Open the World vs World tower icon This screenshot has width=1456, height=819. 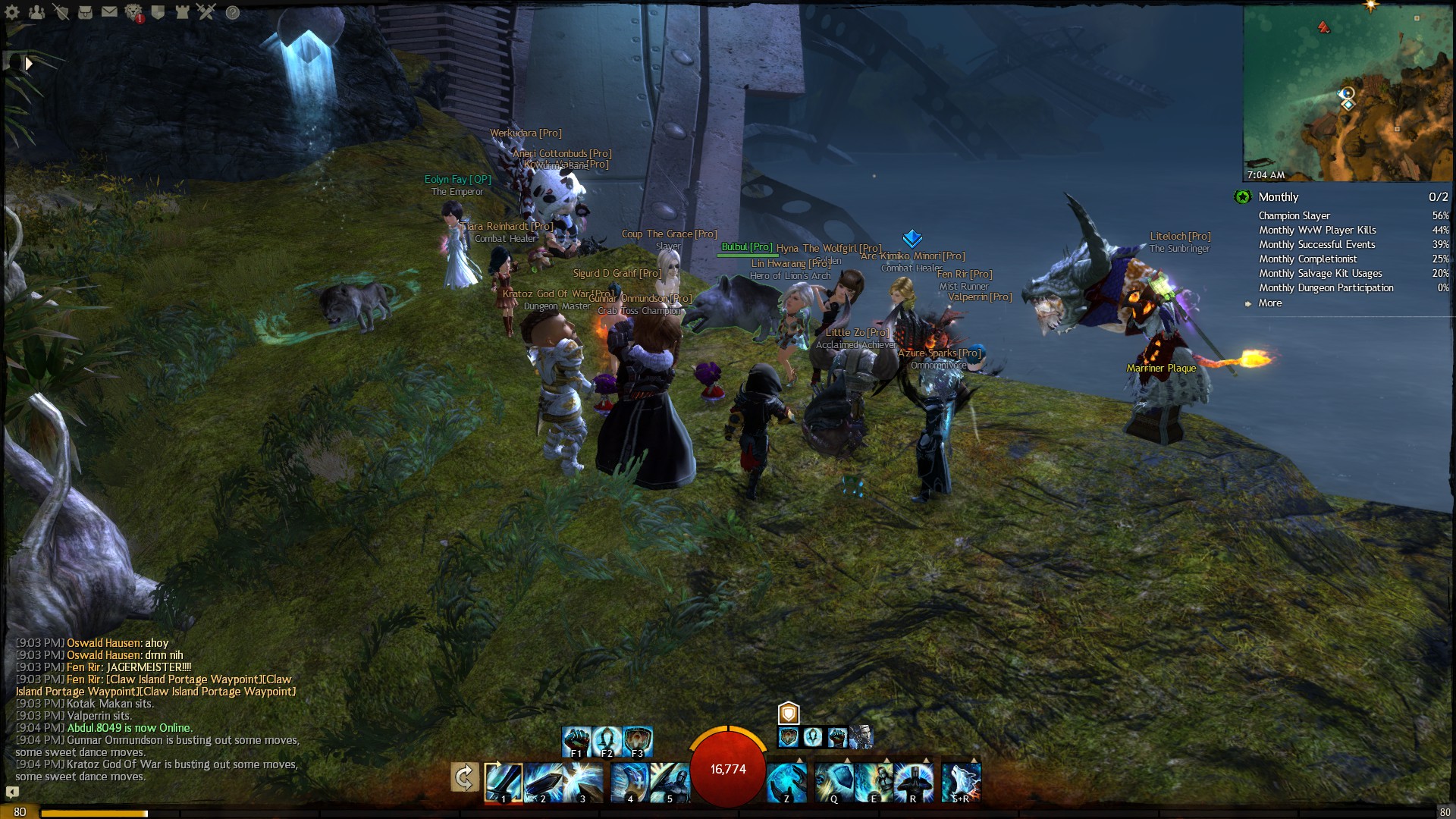tap(183, 12)
